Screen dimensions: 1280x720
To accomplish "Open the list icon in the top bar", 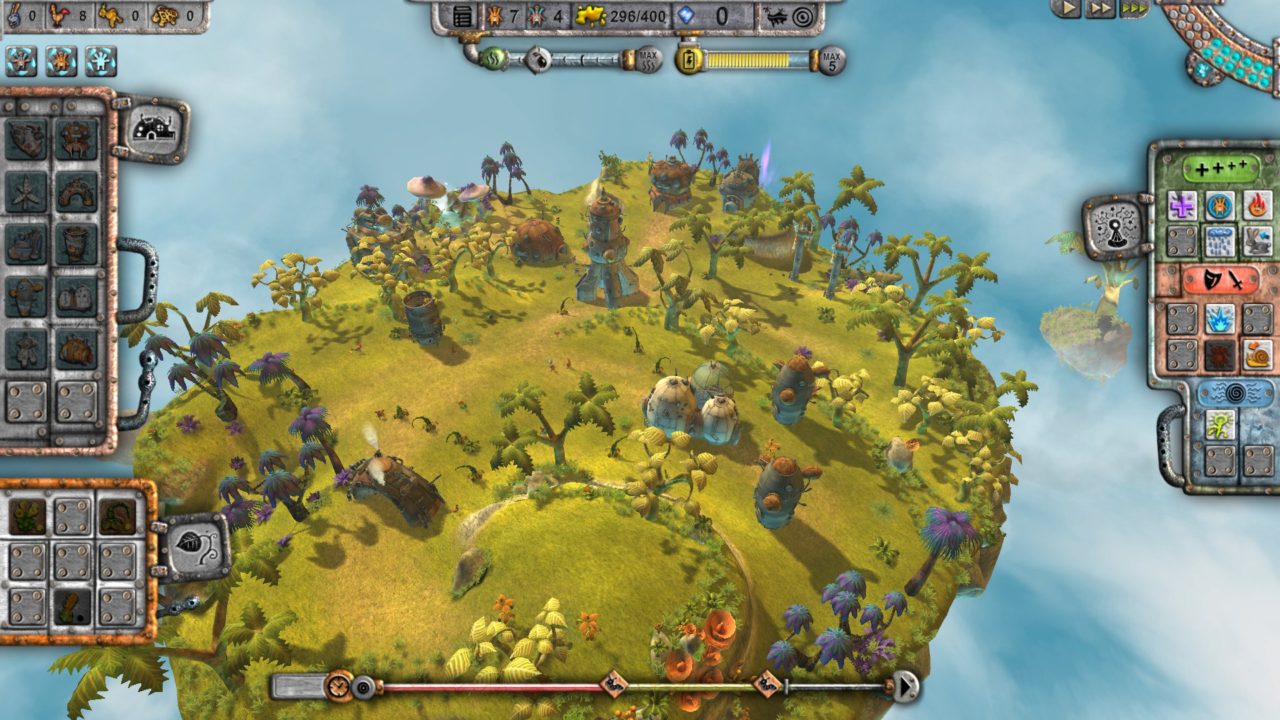I will 462,16.
